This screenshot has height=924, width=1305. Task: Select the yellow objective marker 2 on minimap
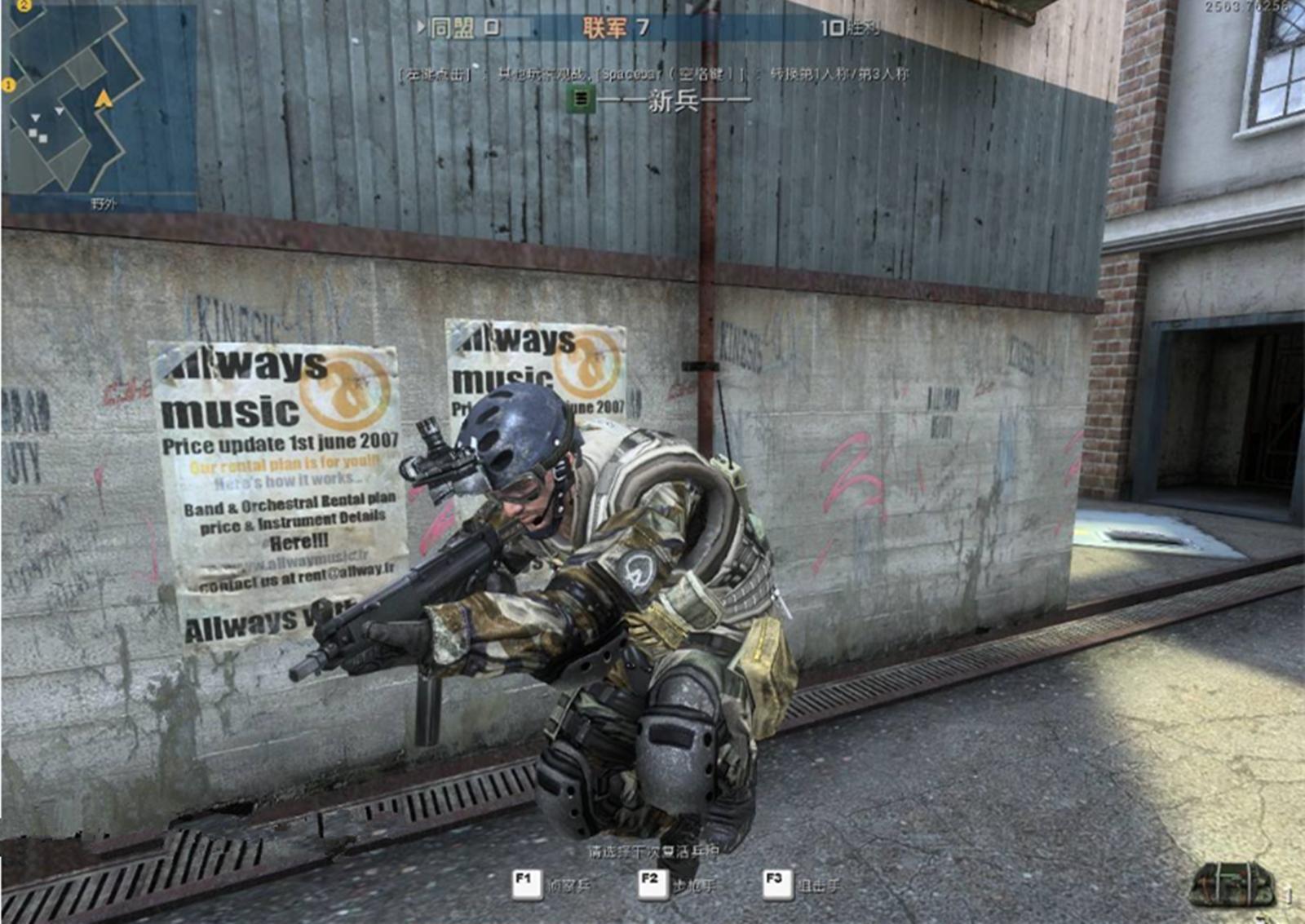coord(24,5)
